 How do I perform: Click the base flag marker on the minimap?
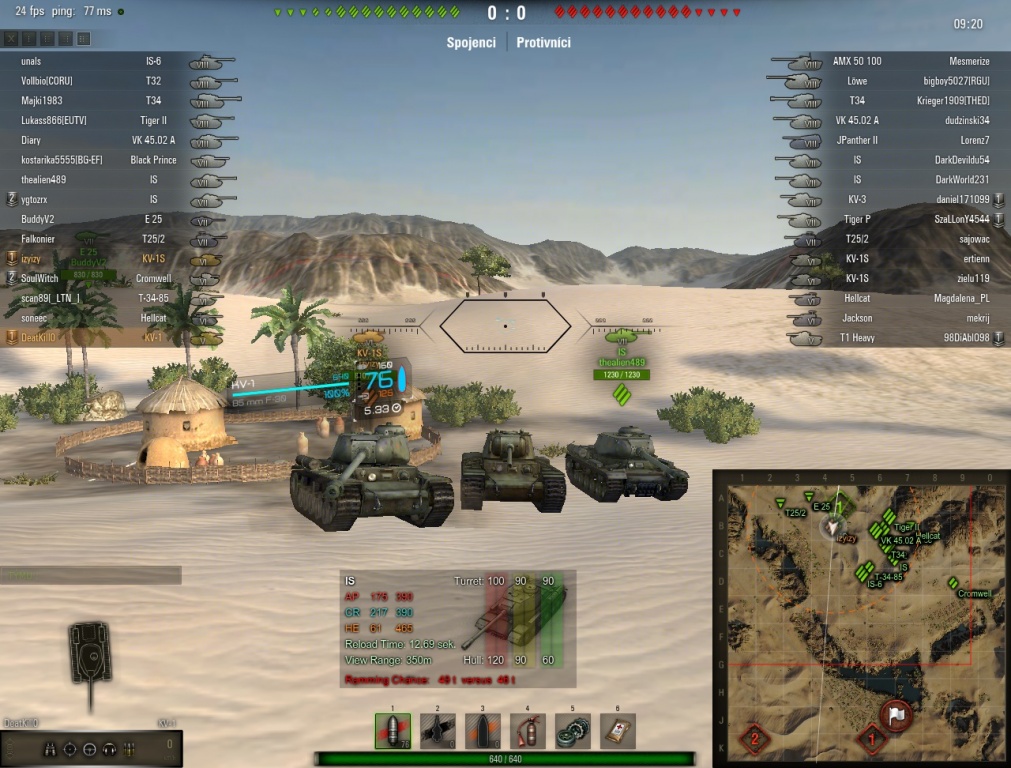(895, 714)
